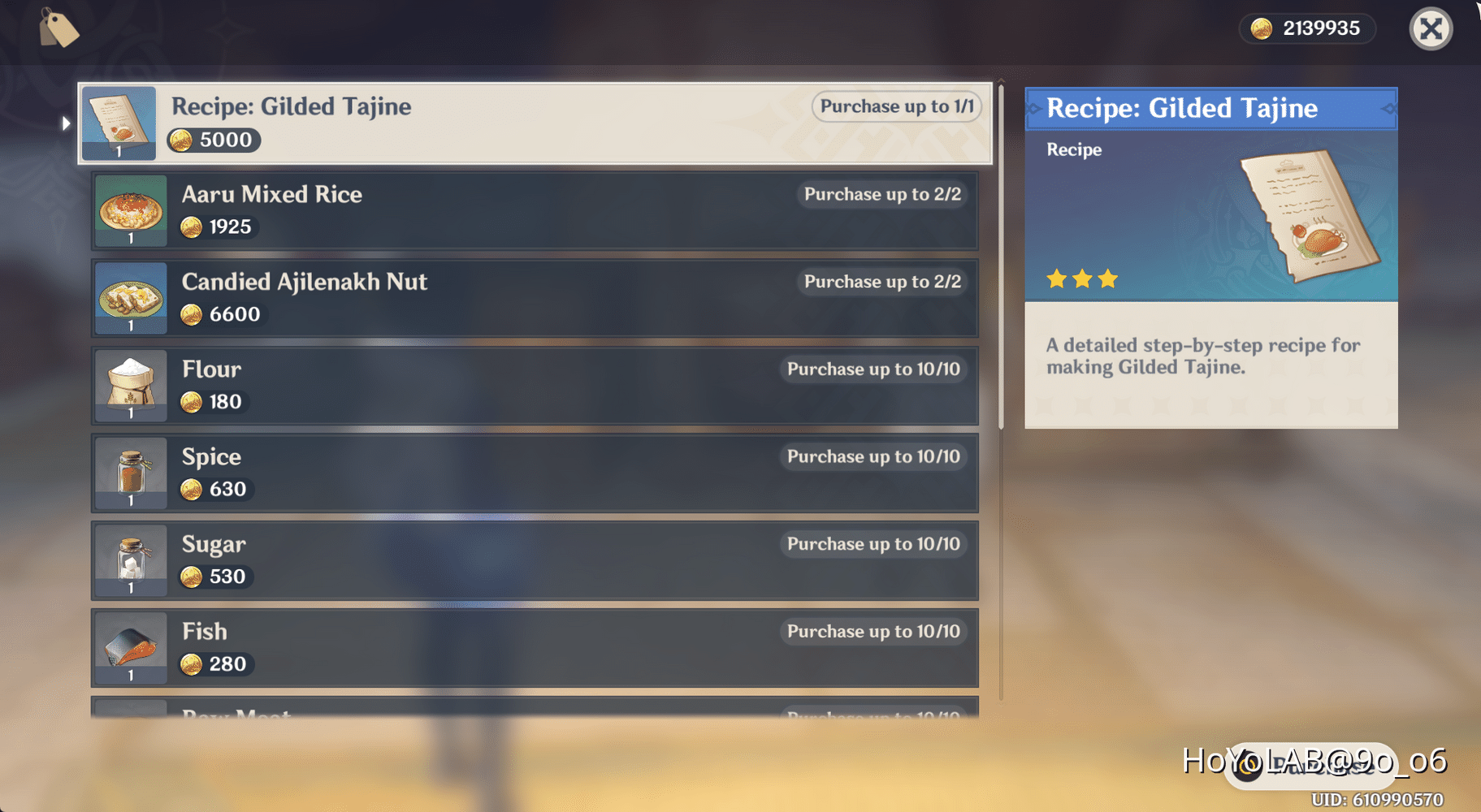Select the Sugar jar icon

pyautogui.click(x=130, y=561)
